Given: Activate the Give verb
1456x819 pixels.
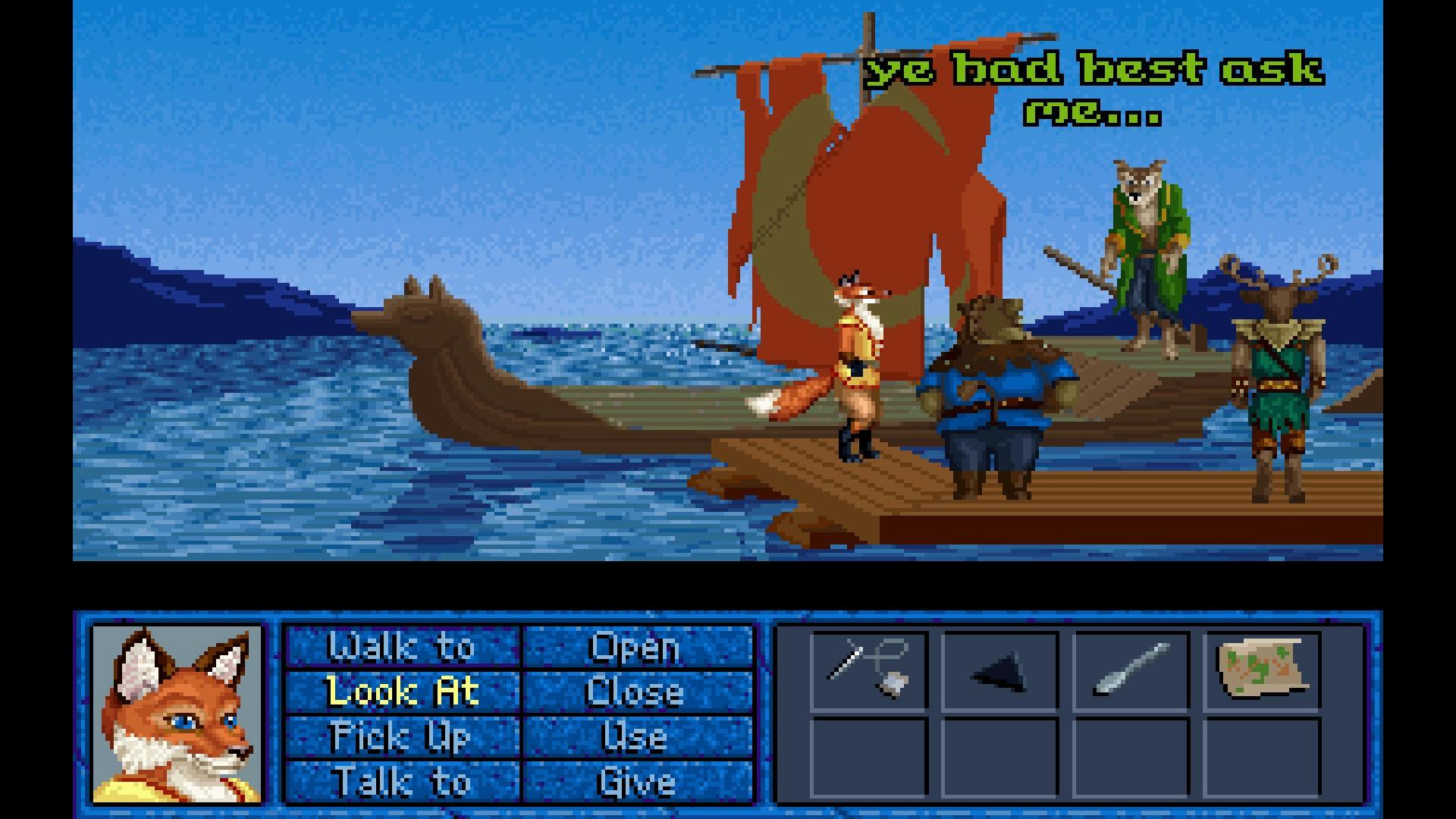Looking at the screenshot, I should 635,781.
